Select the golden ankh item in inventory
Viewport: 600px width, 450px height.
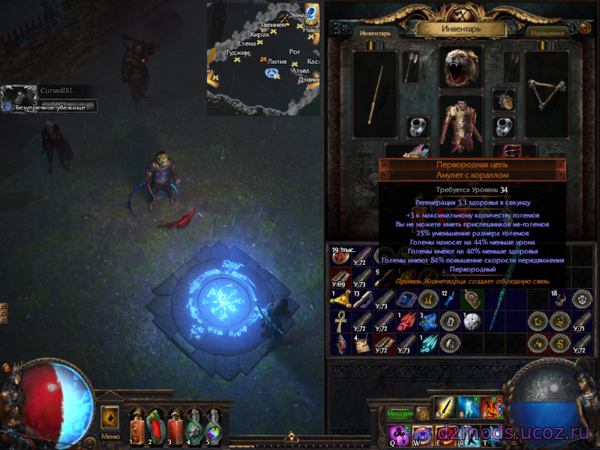coord(340,322)
